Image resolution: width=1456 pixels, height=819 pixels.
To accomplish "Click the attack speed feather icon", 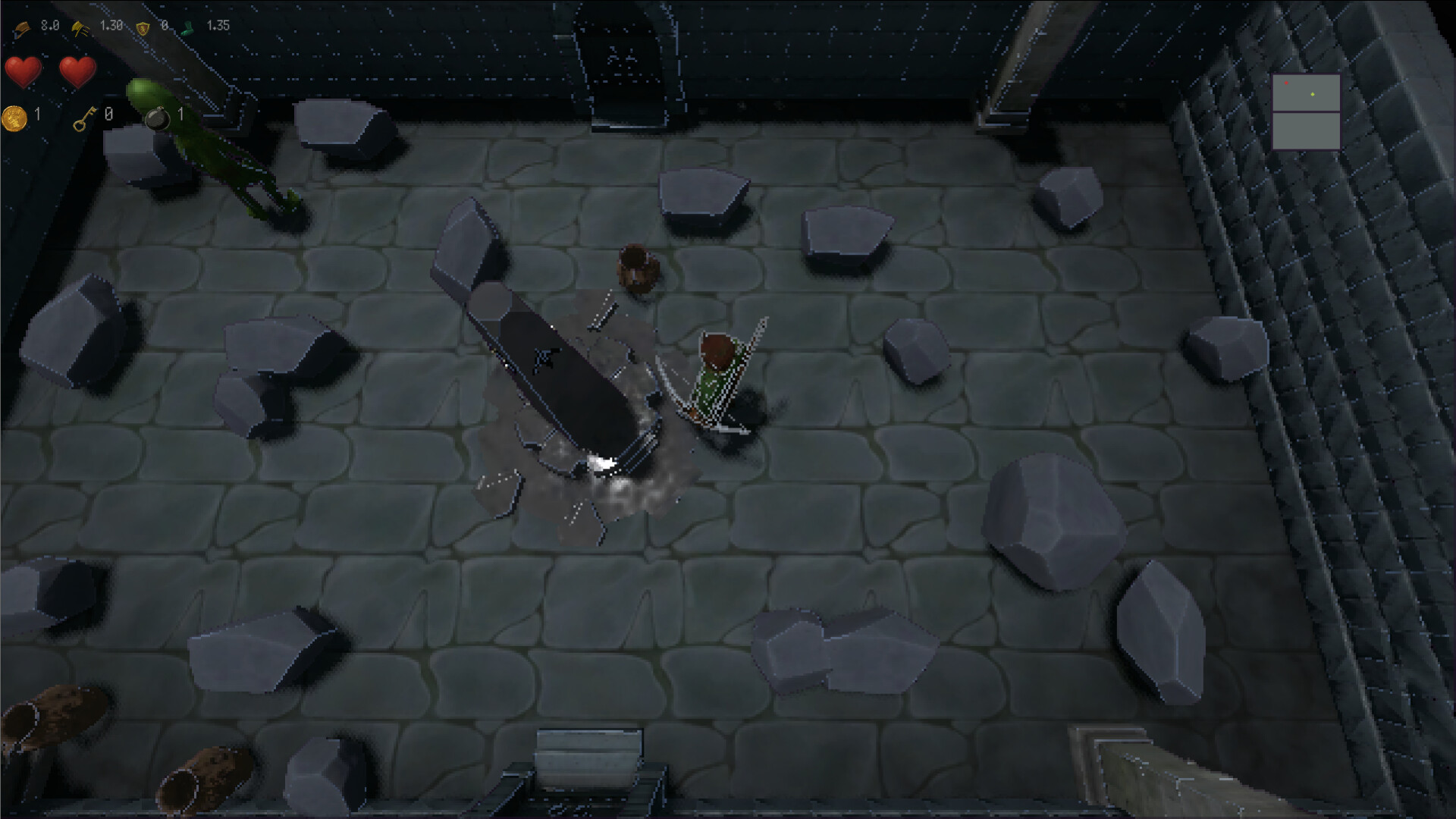I will pyautogui.click(x=80, y=30).
